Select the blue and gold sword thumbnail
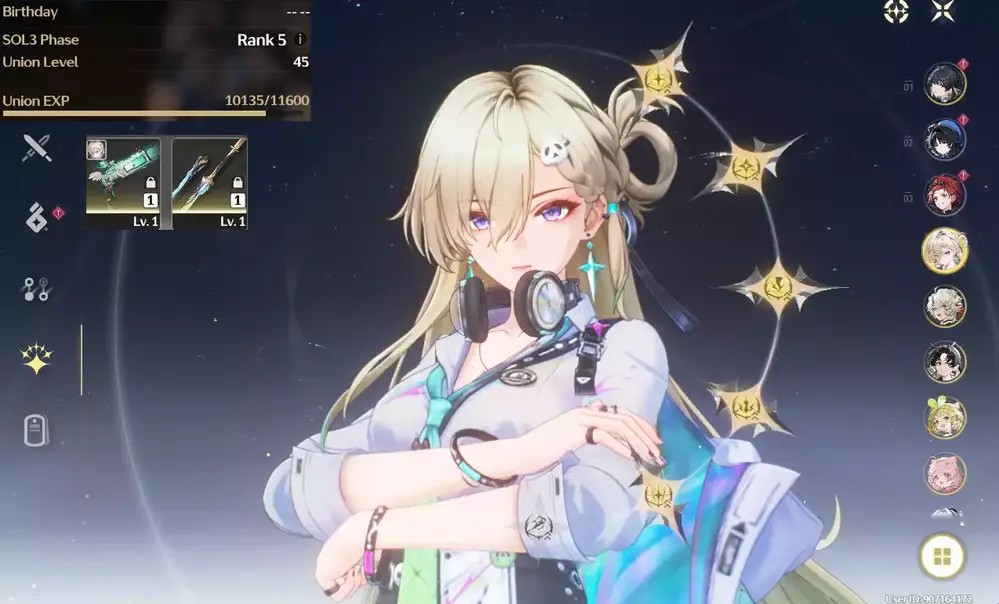This screenshot has height=604, width=999. pyautogui.click(x=210, y=182)
